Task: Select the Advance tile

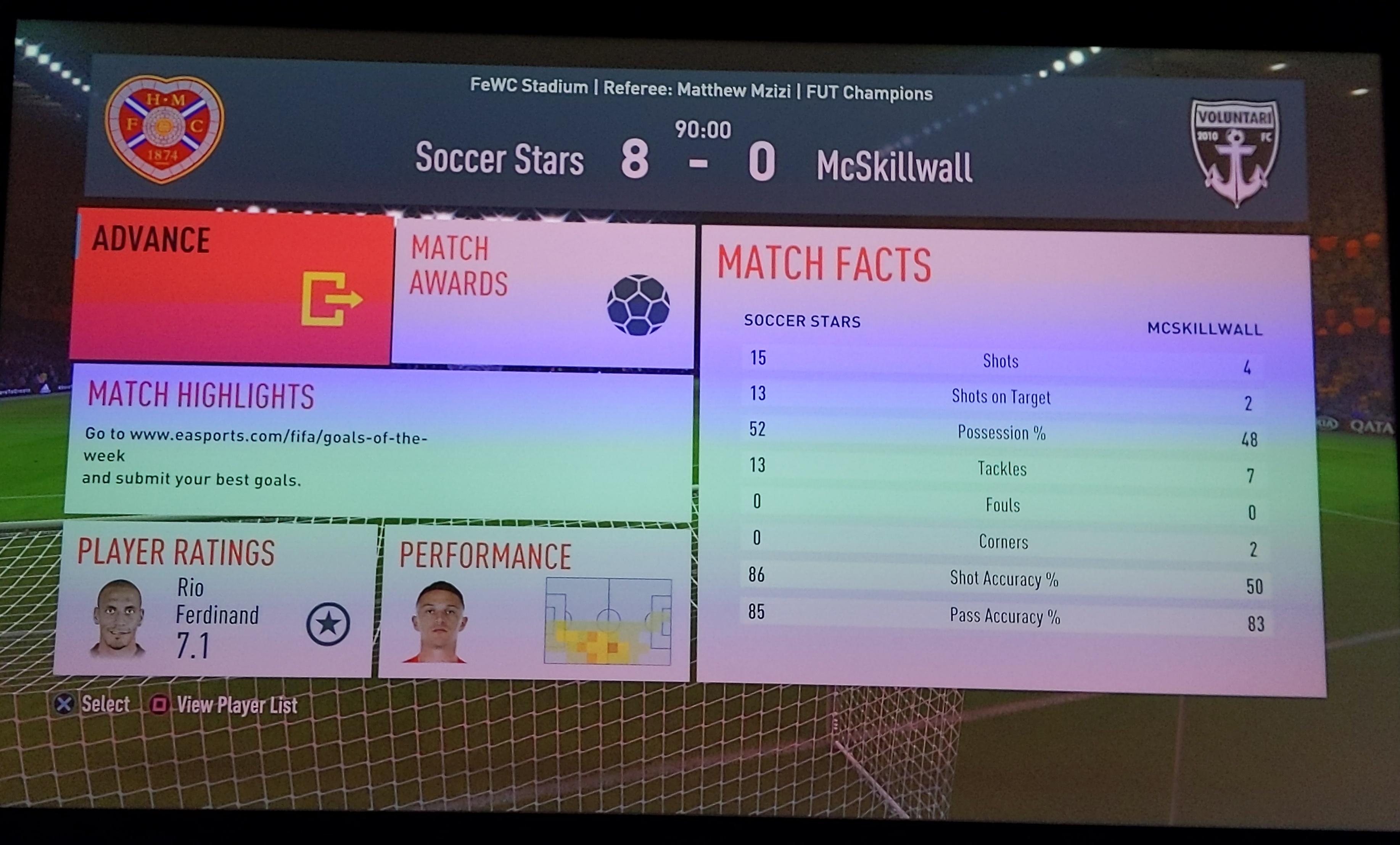Action: point(232,287)
